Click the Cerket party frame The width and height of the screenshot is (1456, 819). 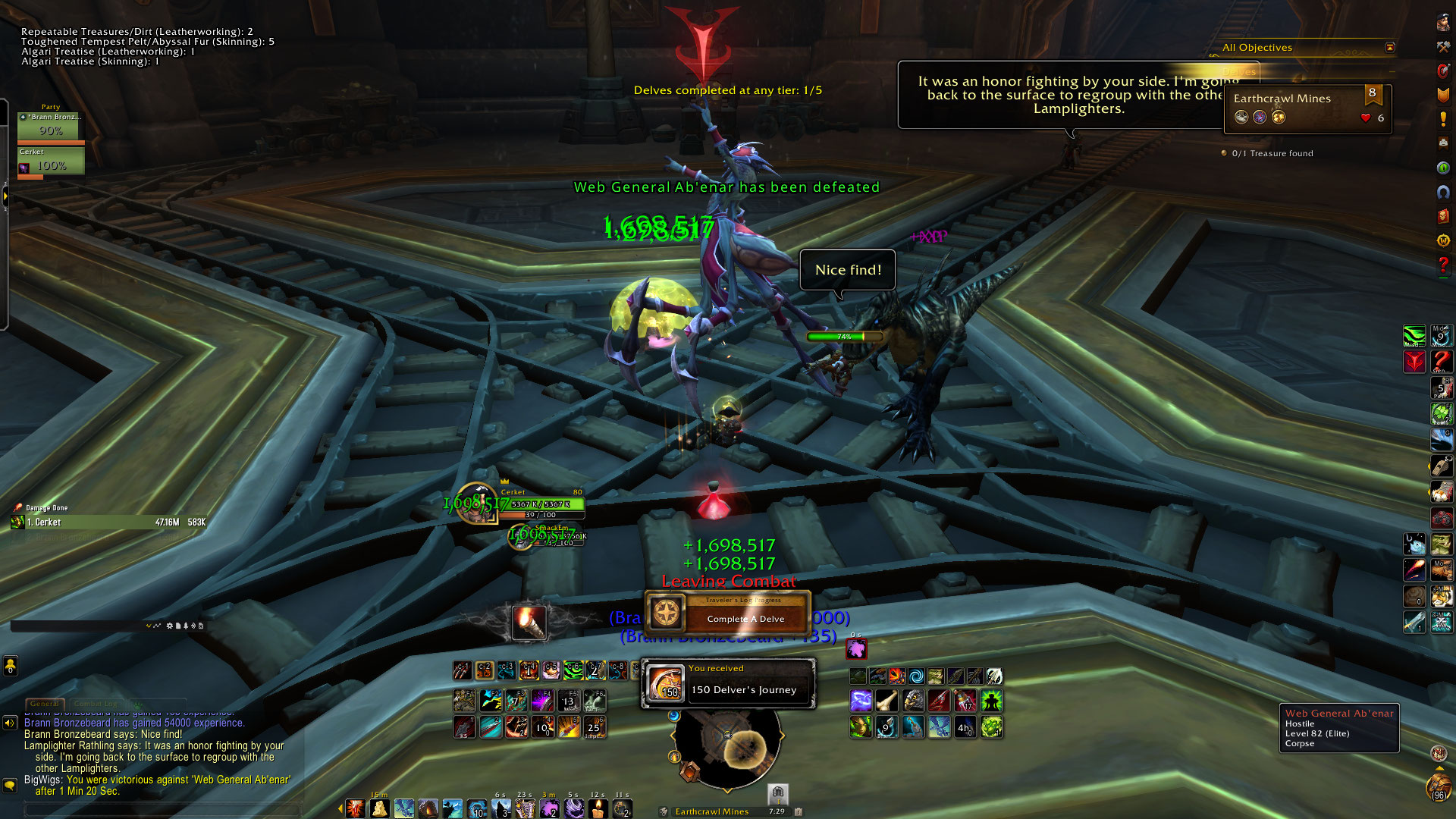coord(51,162)
